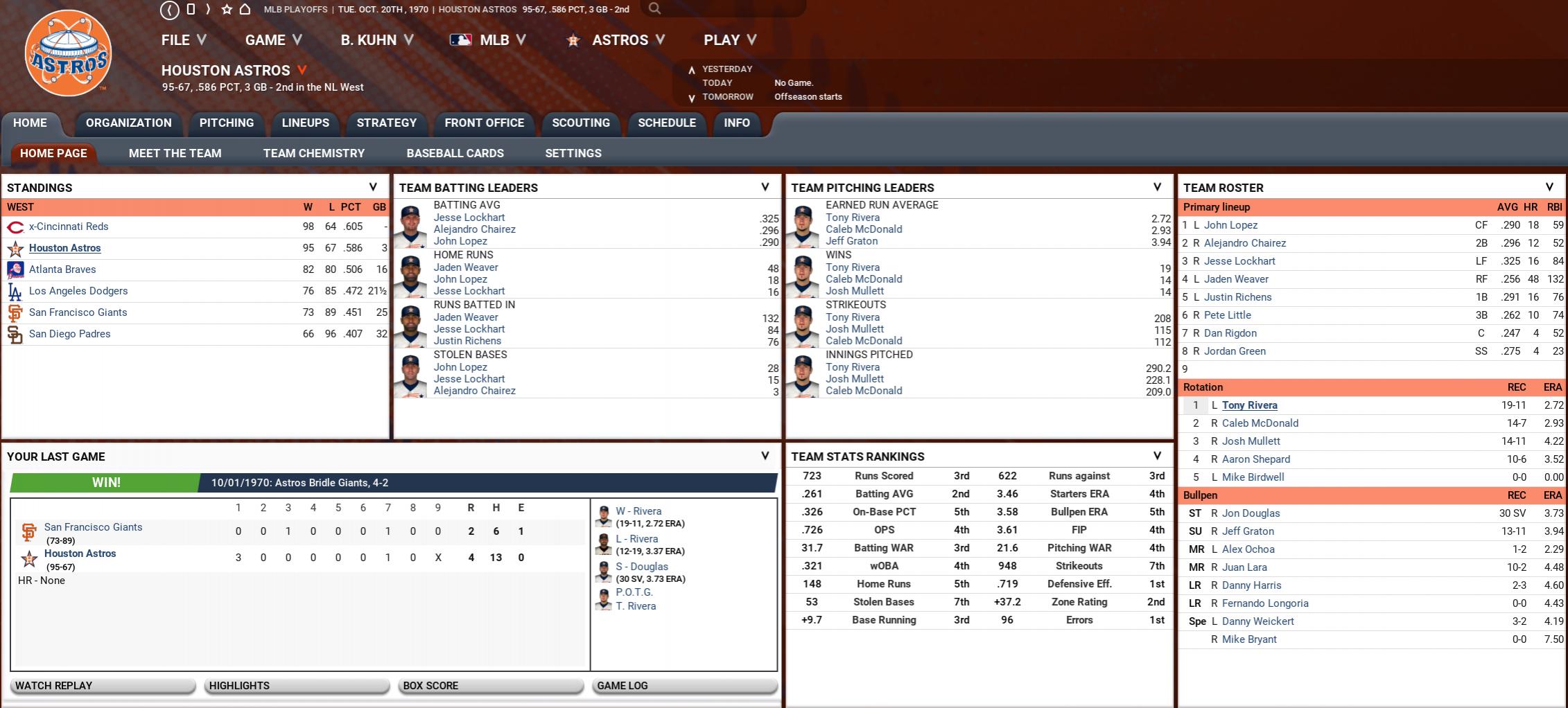Switch to the PITCHING tab

coord(227,123)
